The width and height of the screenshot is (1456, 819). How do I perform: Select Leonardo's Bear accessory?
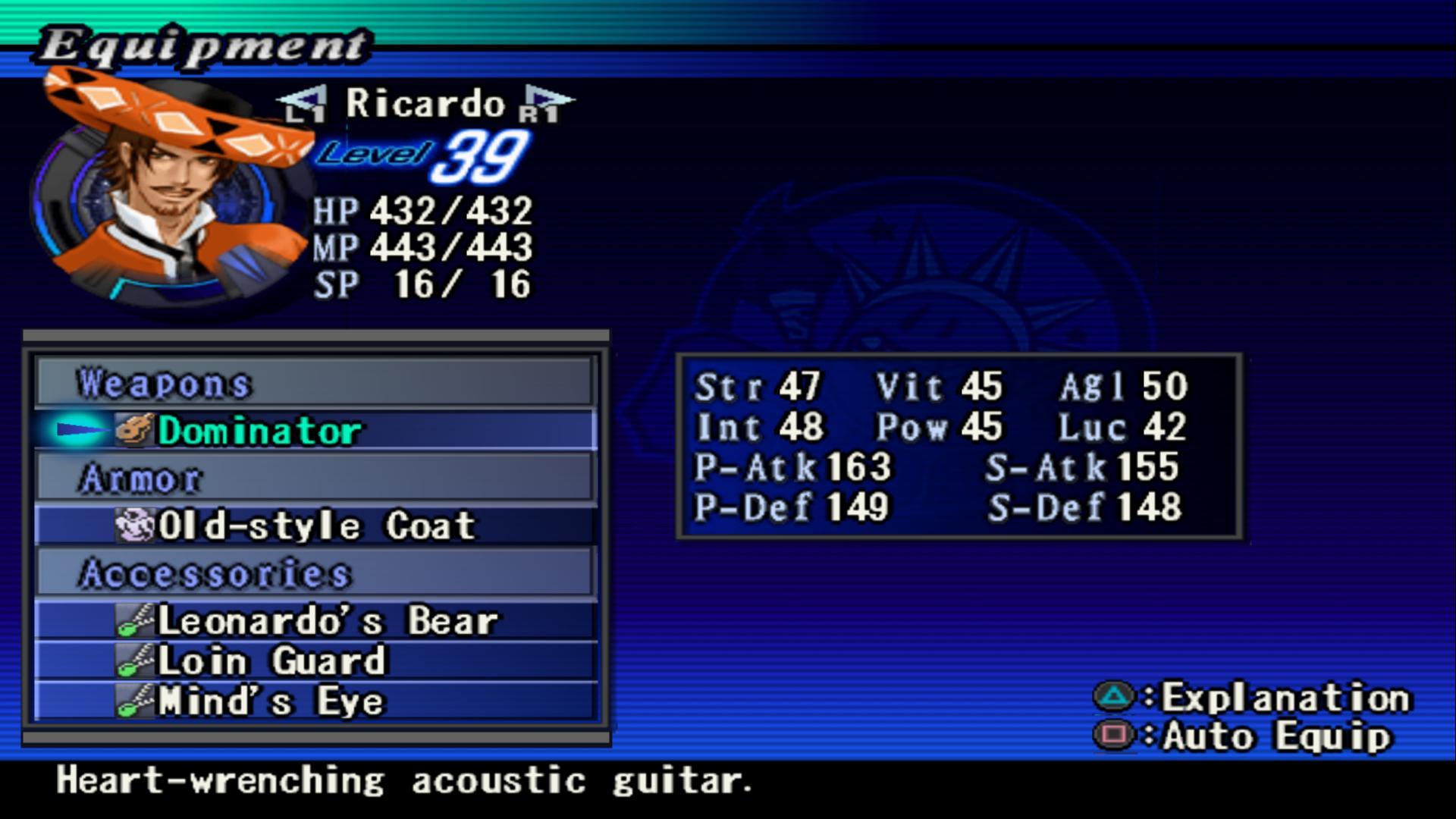315,621
